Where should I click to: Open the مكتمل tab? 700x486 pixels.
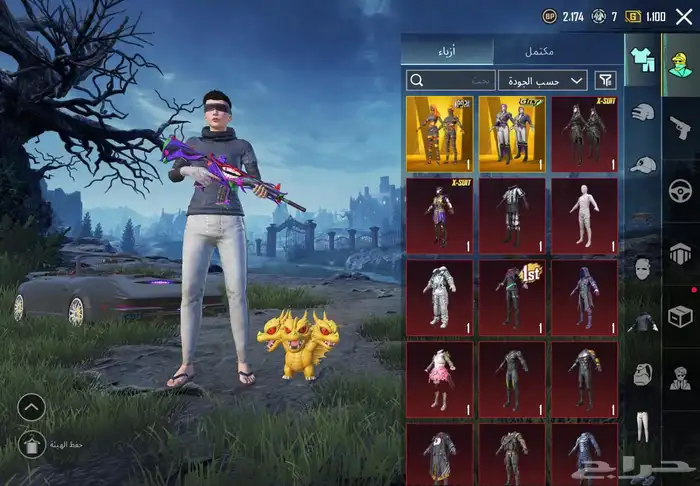(x=540, y=50)
